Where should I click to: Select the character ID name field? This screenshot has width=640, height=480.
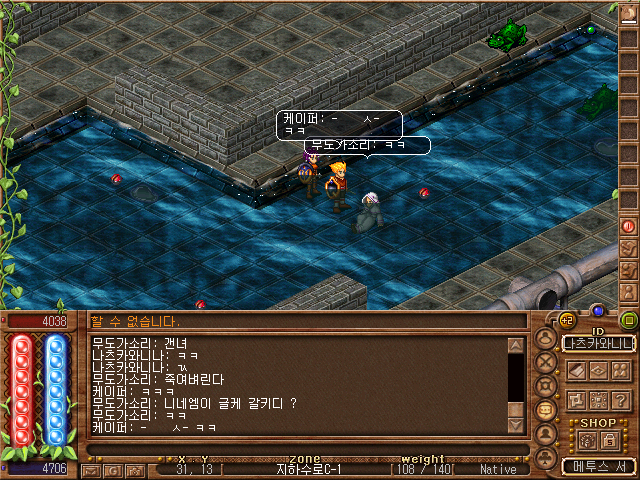click(599, 343)
